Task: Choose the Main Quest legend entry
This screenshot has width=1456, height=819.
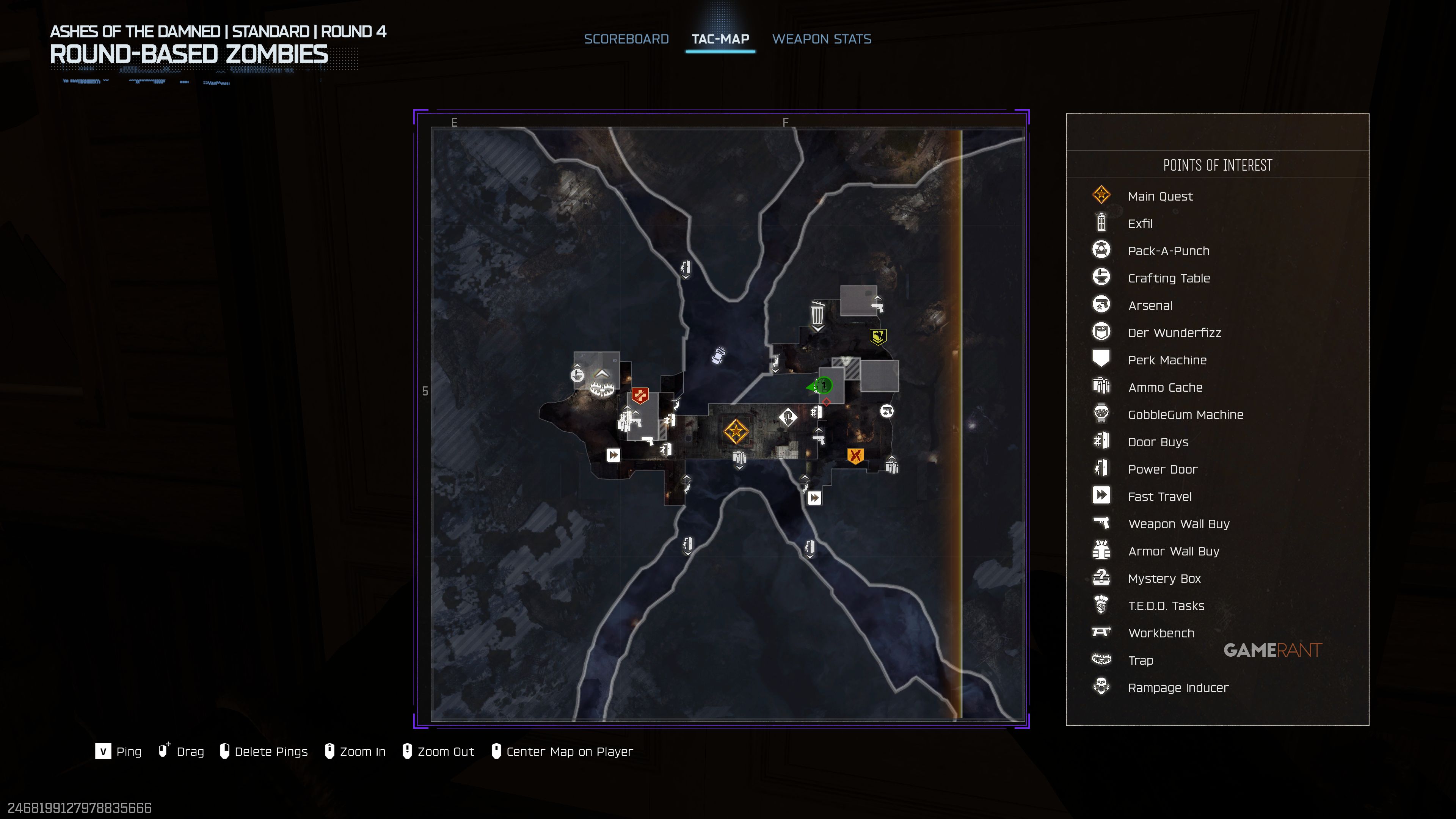Action: [x=1160, y=196]
